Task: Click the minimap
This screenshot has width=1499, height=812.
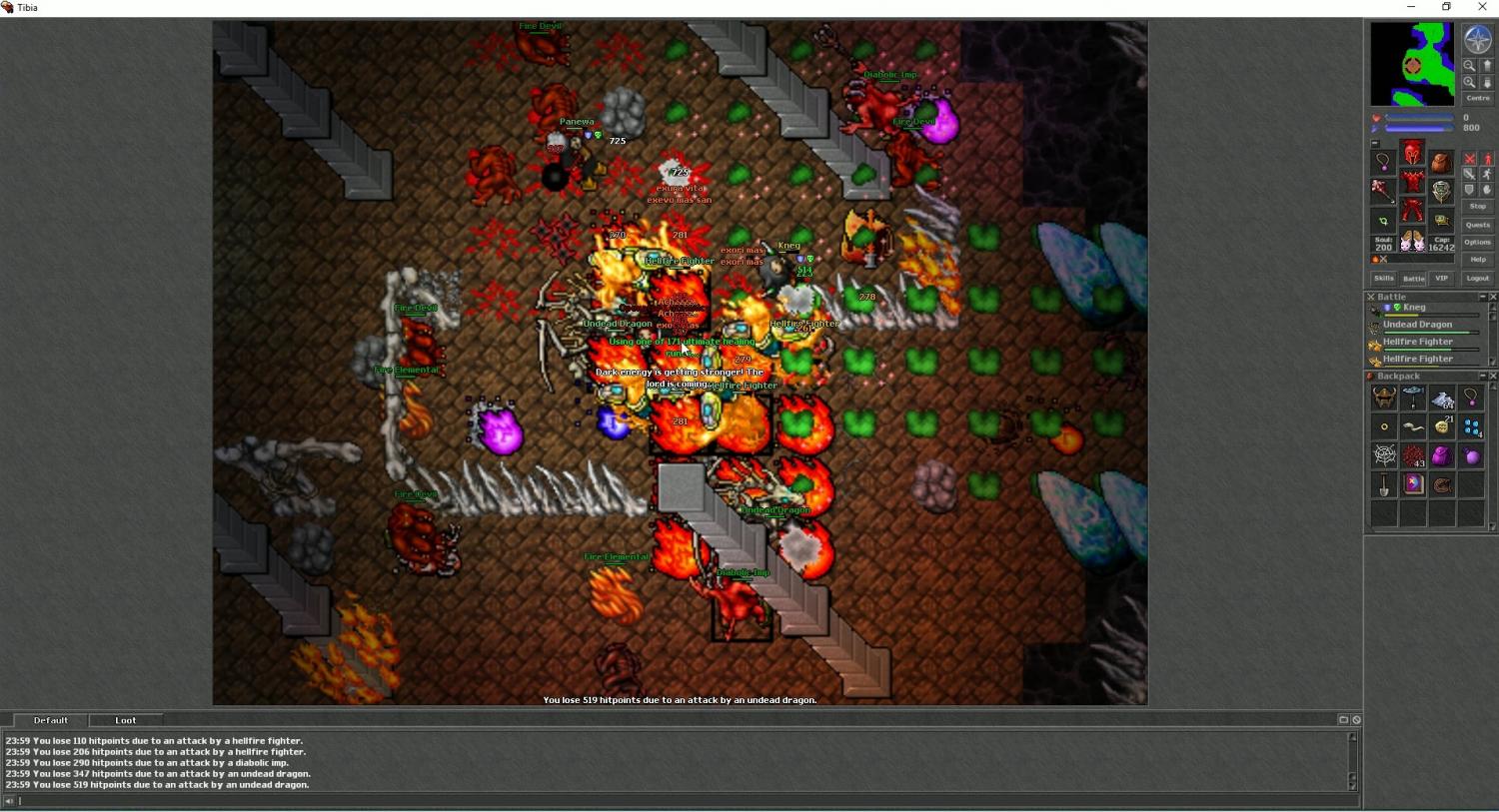Action: tap(1412, 65)
